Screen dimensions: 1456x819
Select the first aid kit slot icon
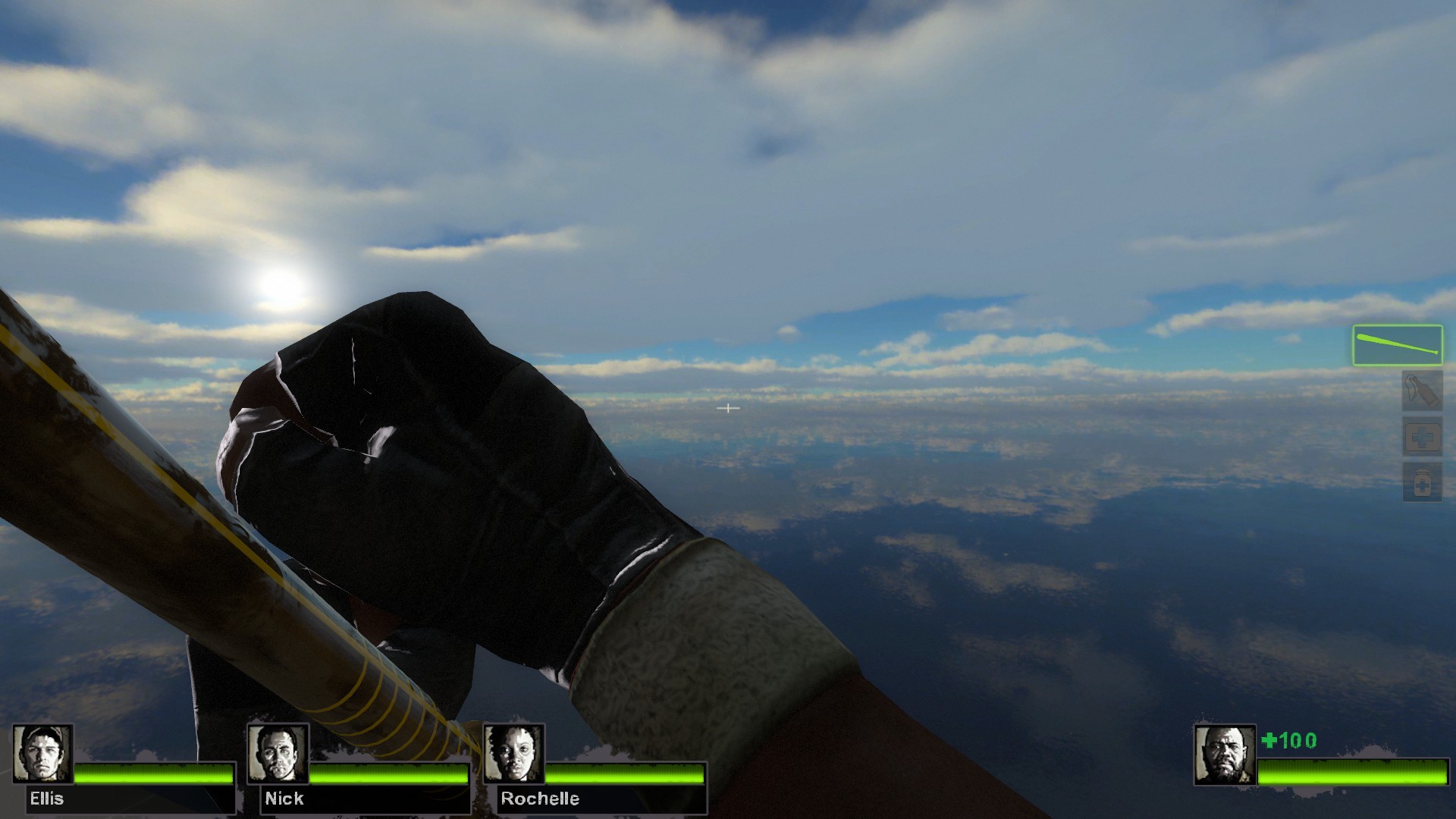tap(1423, 435)
